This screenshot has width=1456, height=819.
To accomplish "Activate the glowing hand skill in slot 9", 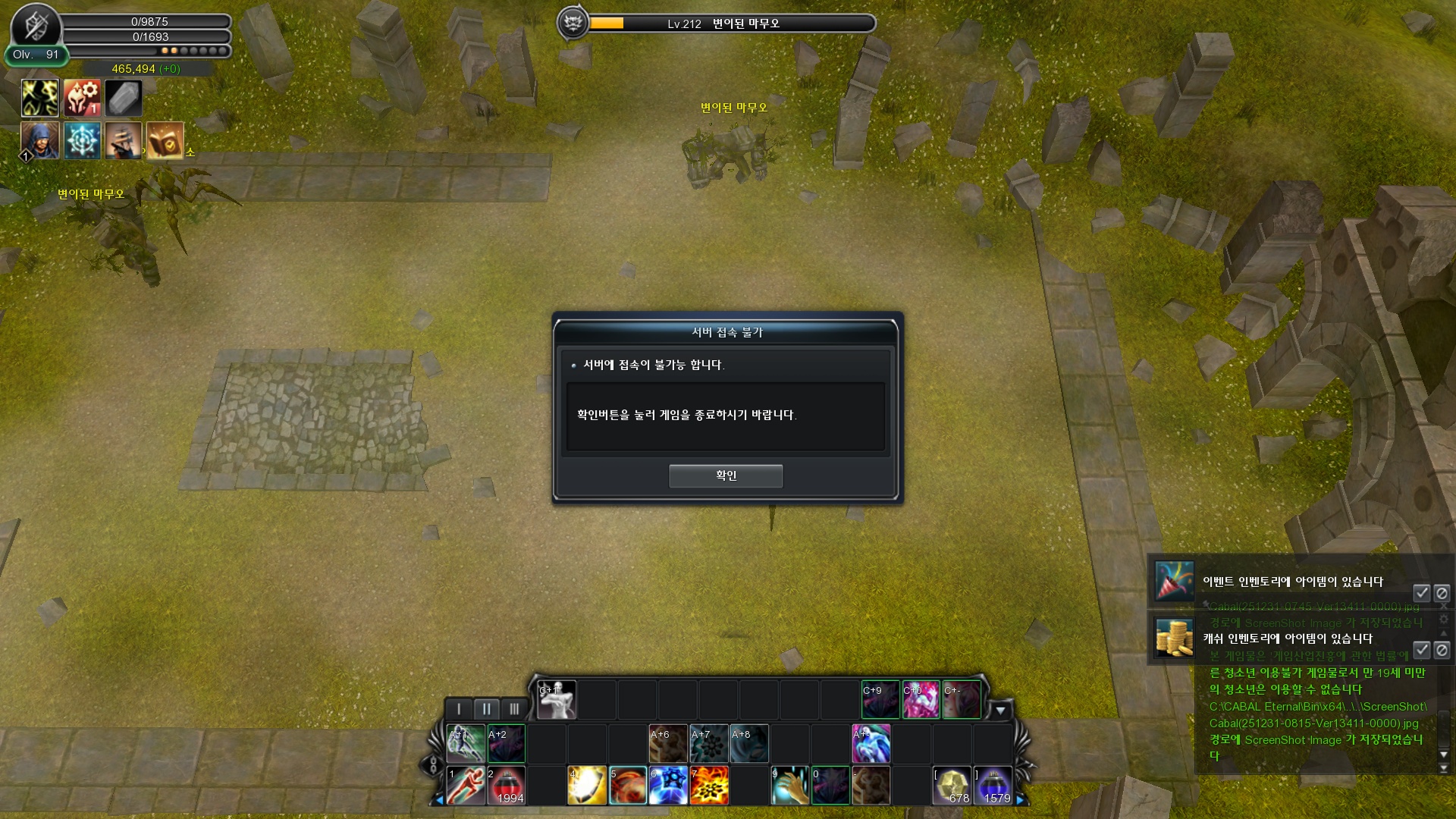I will (x=790, y=786).
